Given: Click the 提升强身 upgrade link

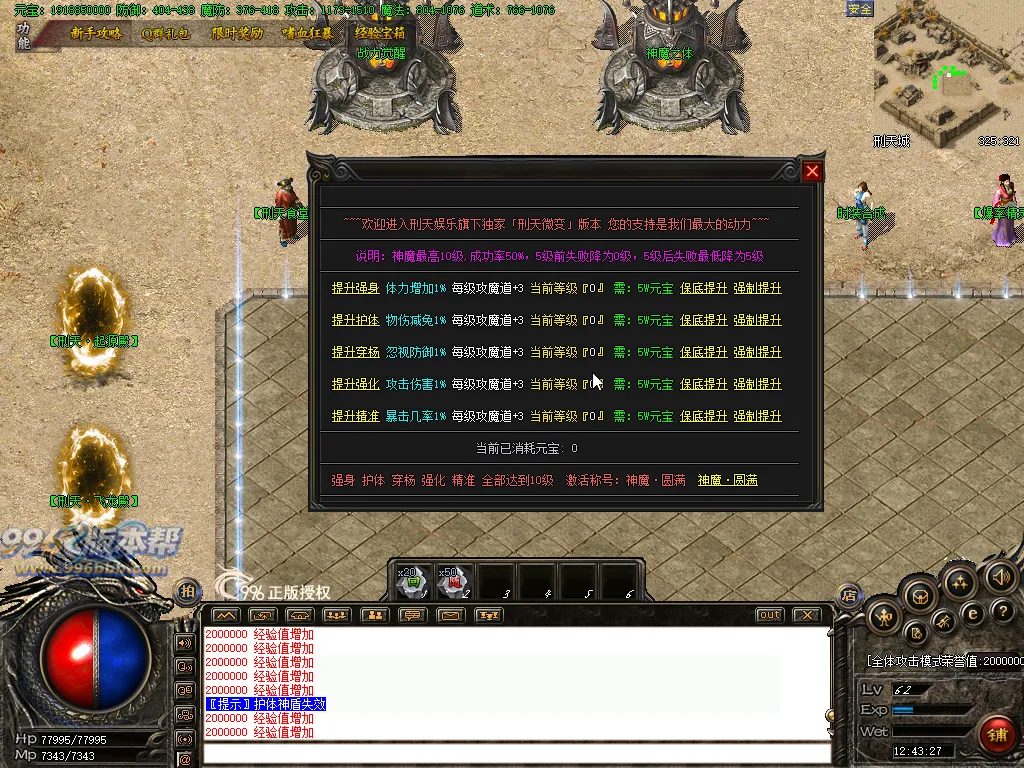Looking at the screenshot, I should coord(356,288).
